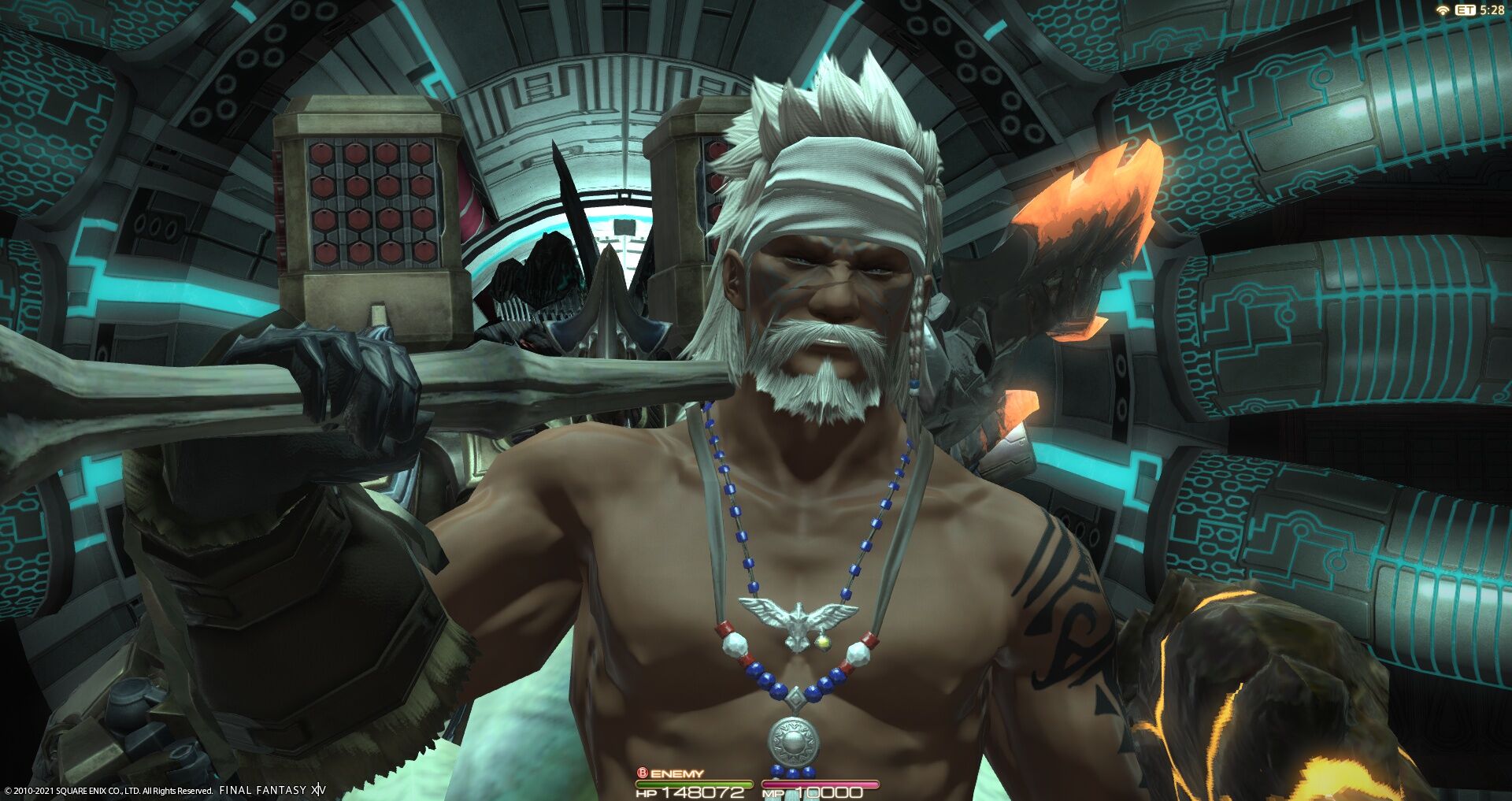Click the FINAL FANTASY XIV logo text
The width and height of the screenshot is (1512, 801).
[x=269, y=791]
